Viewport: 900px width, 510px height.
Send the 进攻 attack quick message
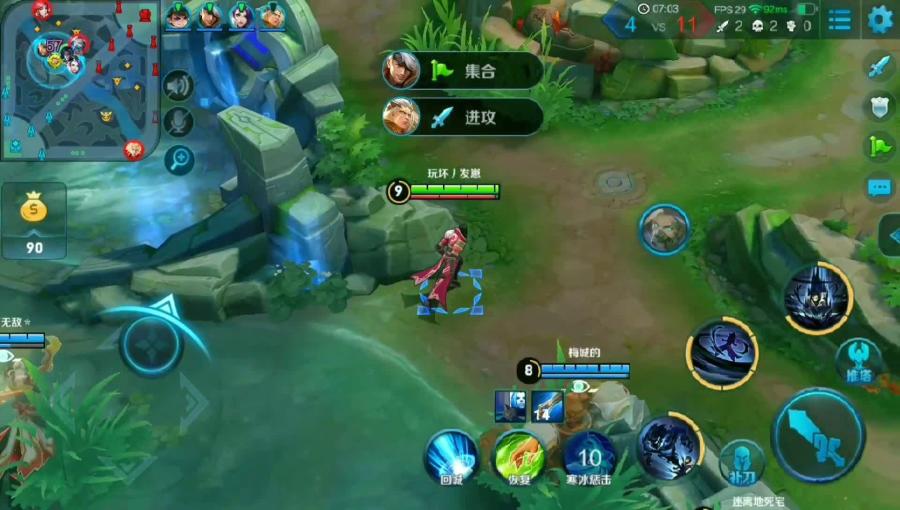(463, 117)
